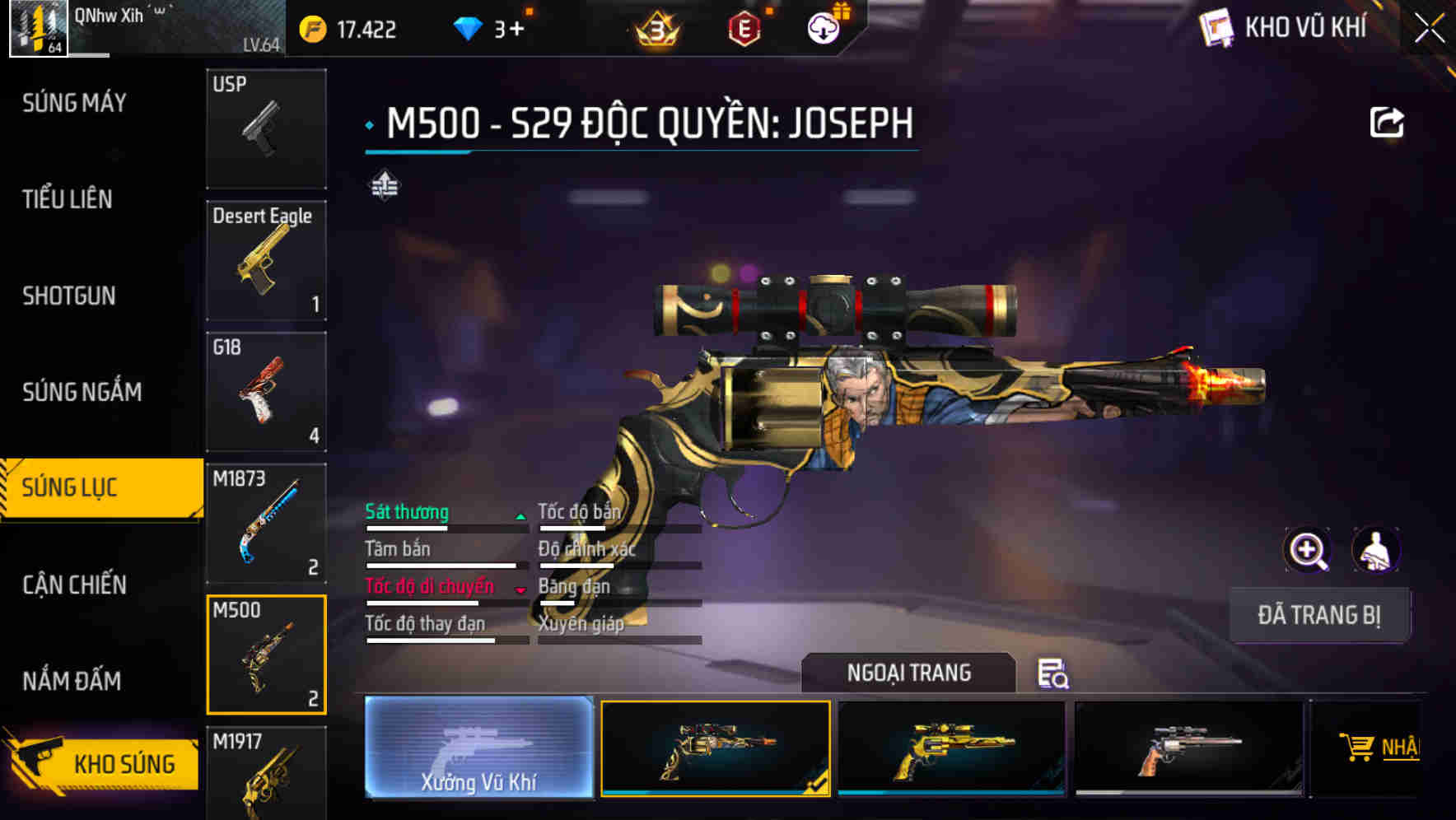Click the share icon beside the weapon name
The width and height of the screenshot is (1456, 820).
[x=1388, y=120]
